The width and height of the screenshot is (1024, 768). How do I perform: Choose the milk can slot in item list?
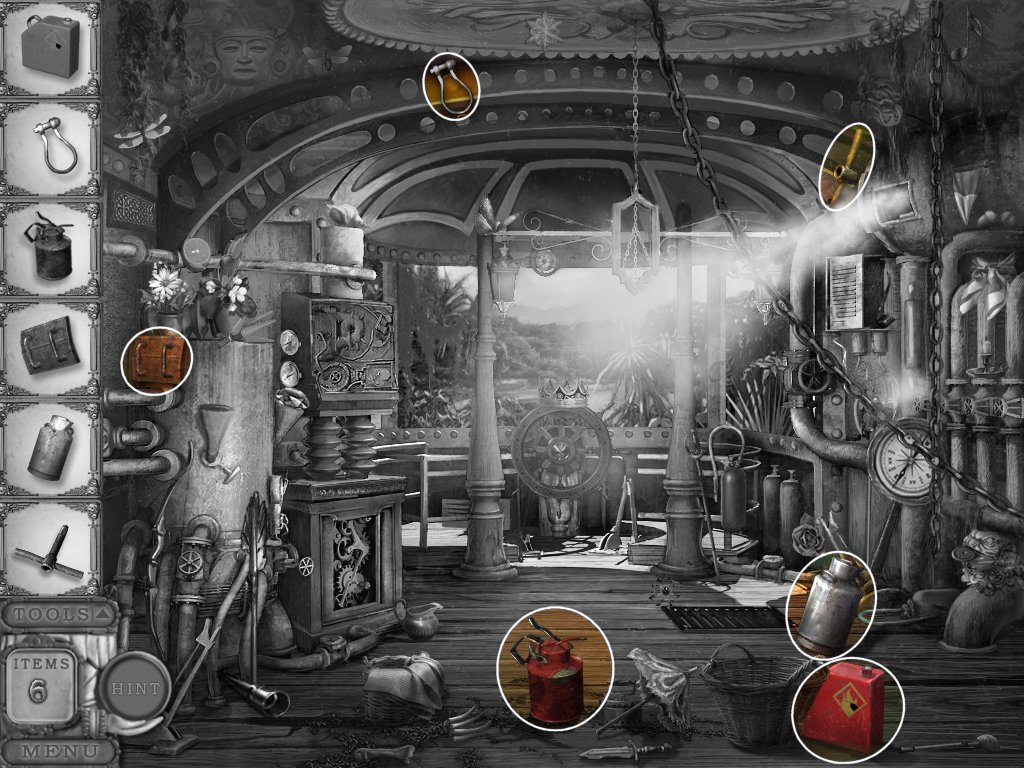point(50,449)
